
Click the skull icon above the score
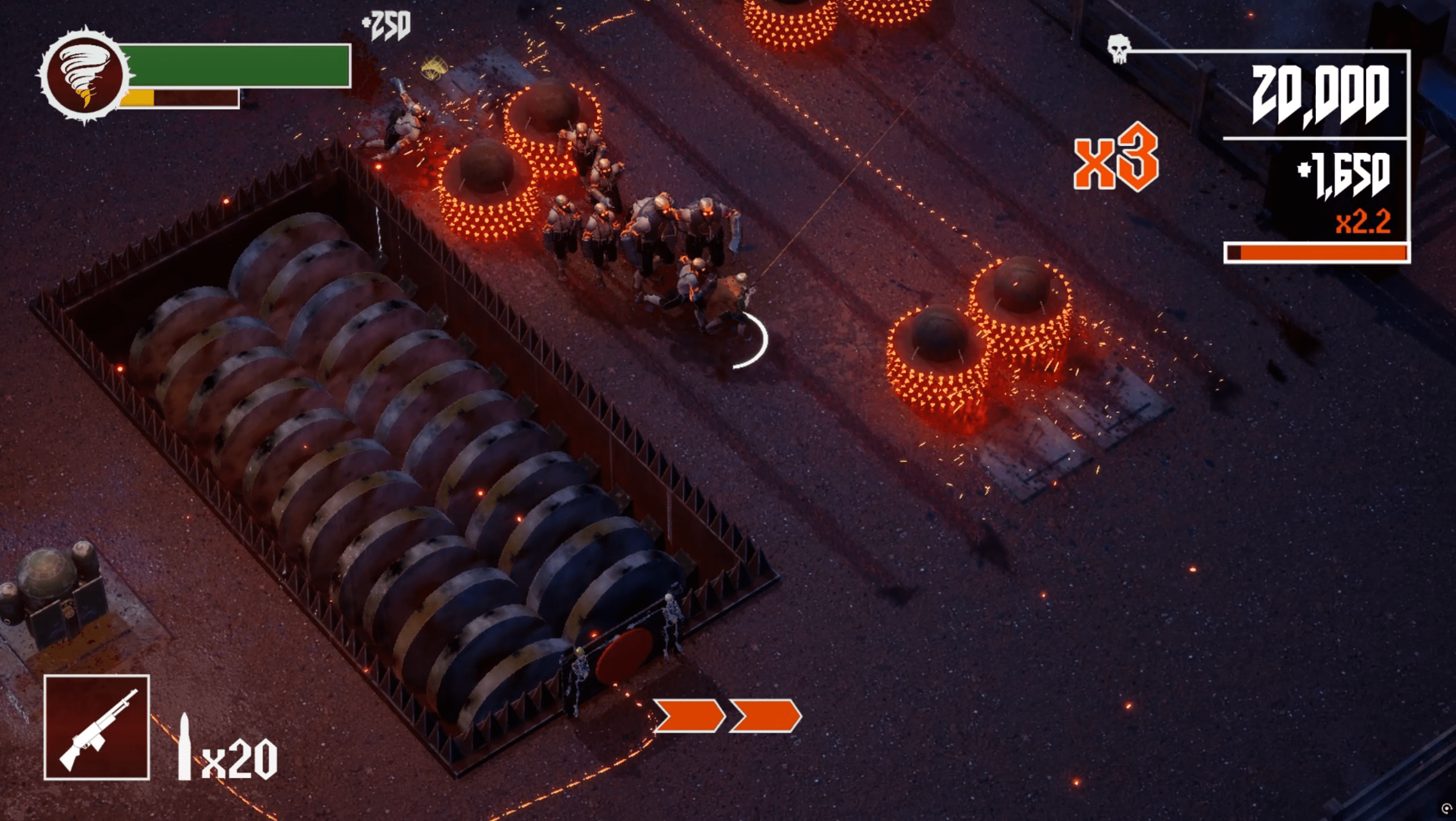(x=1118, y=48)
